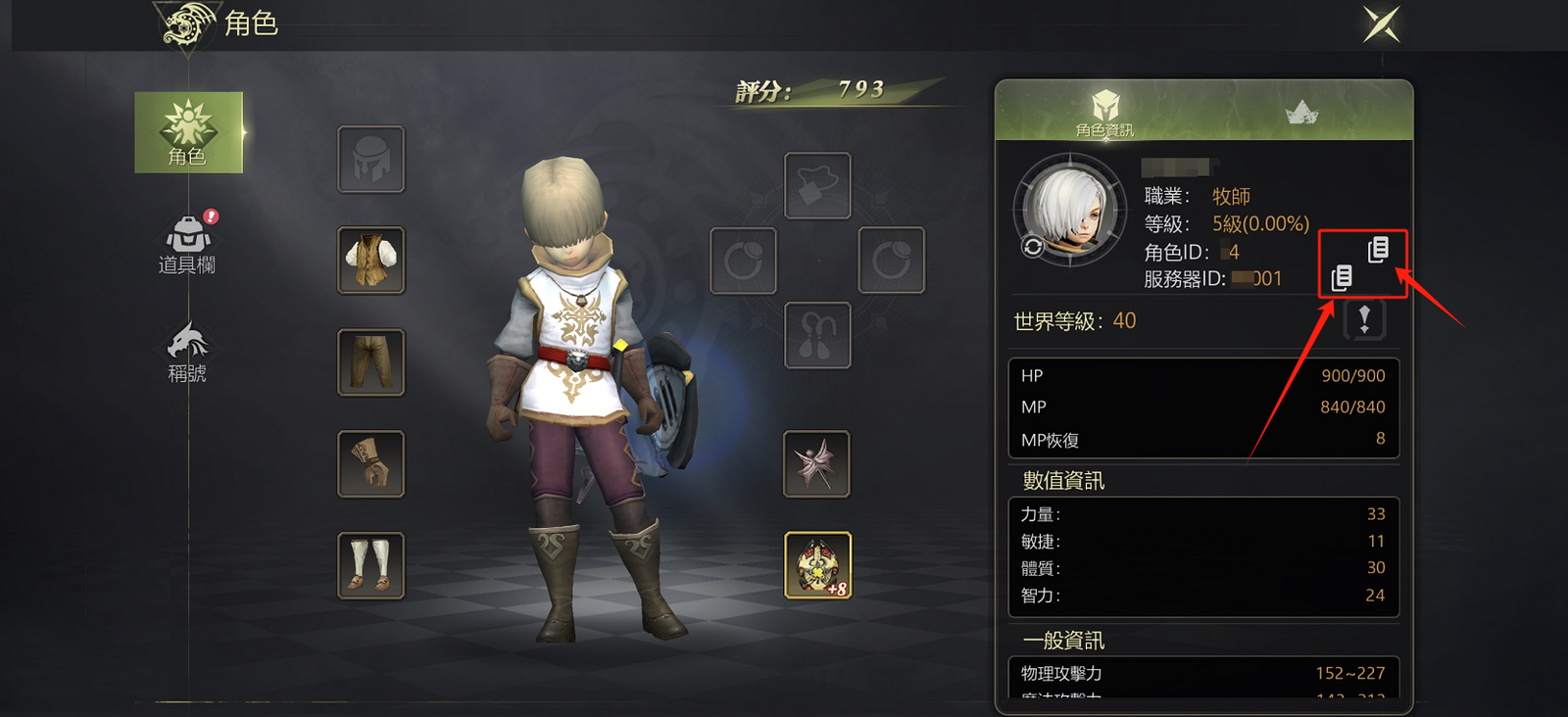Select the 角色 side menu tab
This screenshot has width=1568, height=717.
tap(188, 132)
